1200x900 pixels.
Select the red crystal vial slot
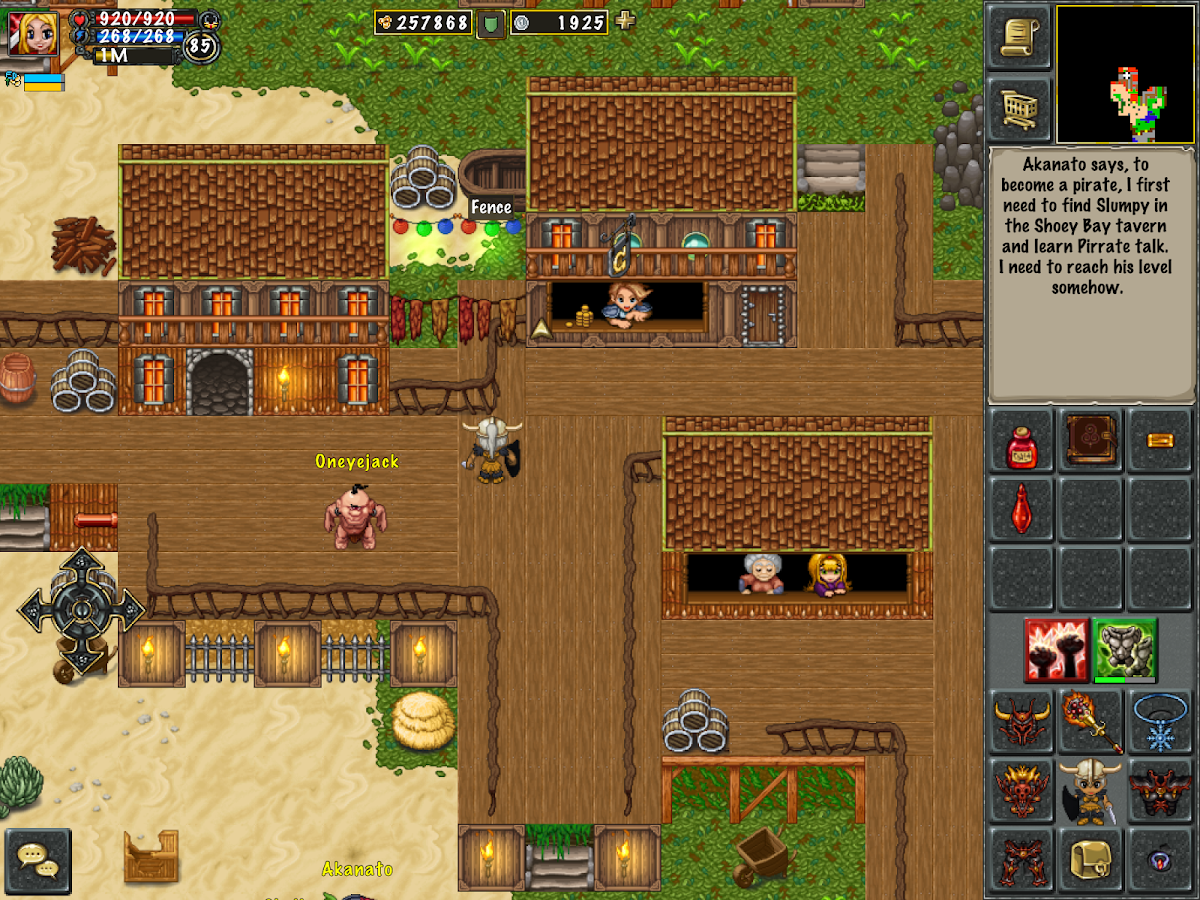(1021, 509)
